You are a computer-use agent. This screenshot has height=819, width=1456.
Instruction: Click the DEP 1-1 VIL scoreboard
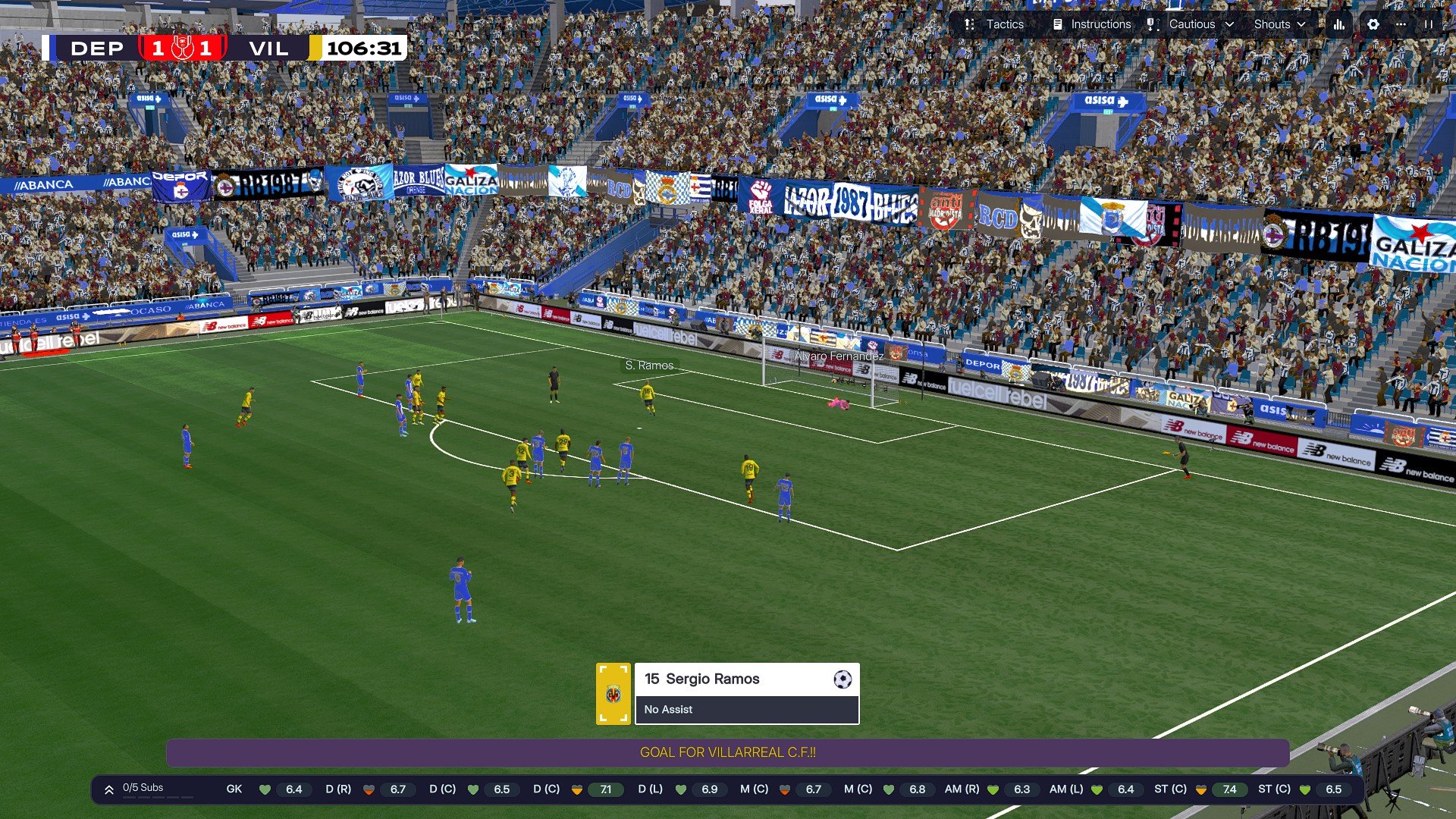pos(182,49)
